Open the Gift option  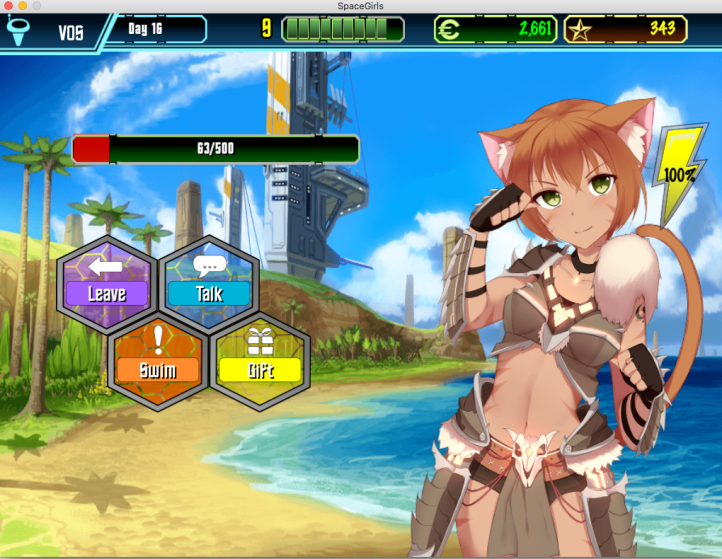point(260,360)
